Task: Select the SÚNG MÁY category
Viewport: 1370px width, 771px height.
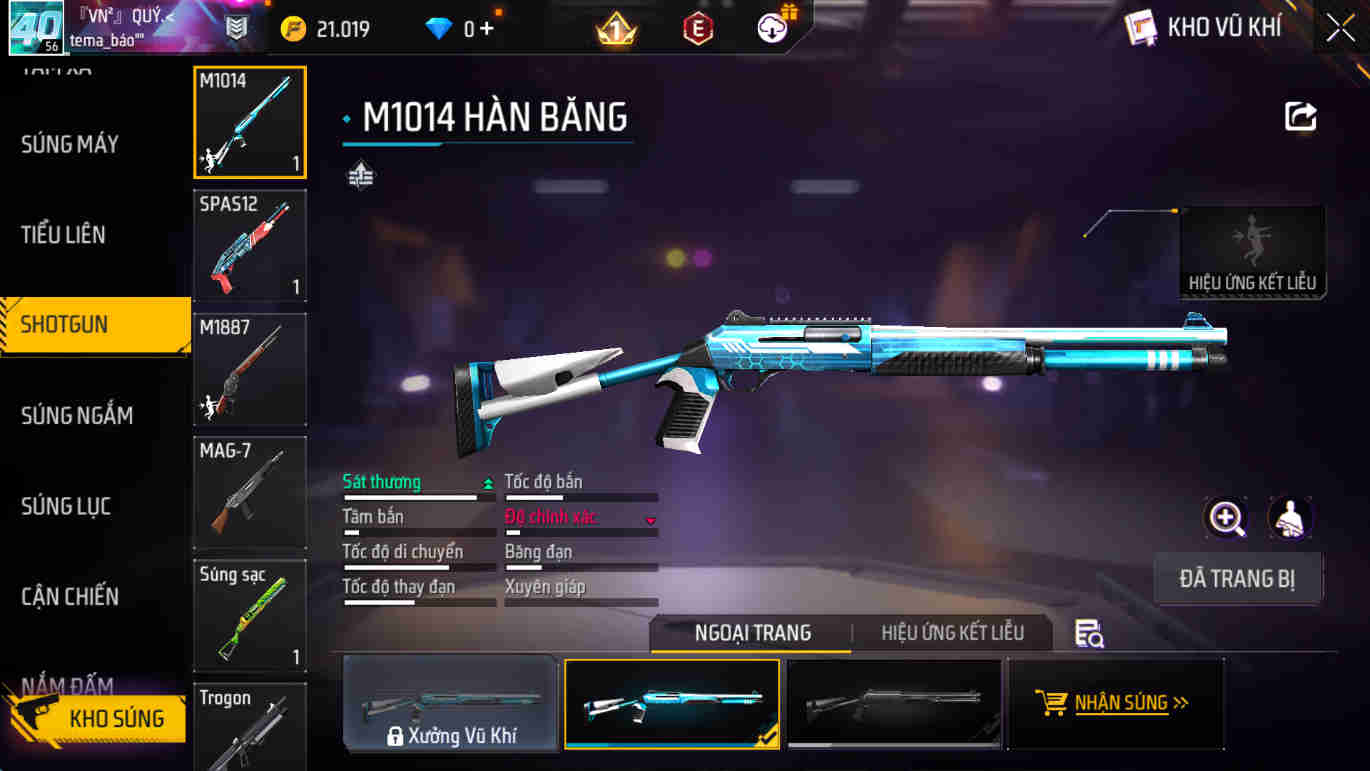Action: tap(70, 145)
